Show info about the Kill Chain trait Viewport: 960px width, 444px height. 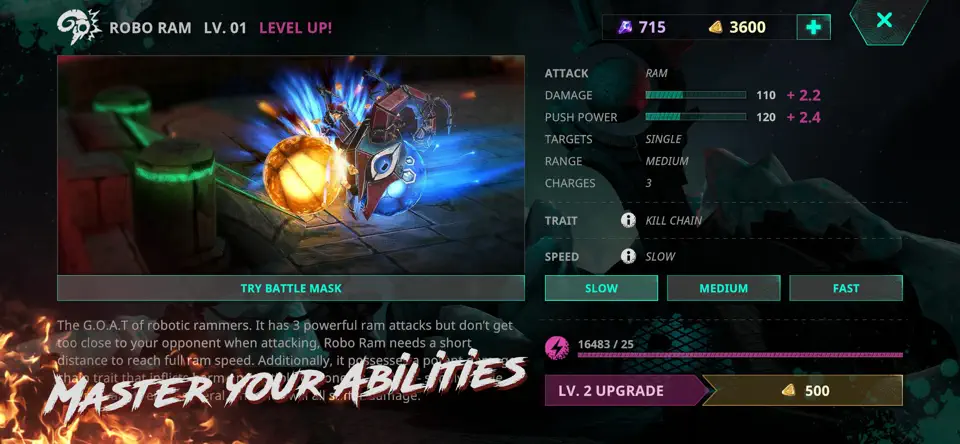coord(628,220)
